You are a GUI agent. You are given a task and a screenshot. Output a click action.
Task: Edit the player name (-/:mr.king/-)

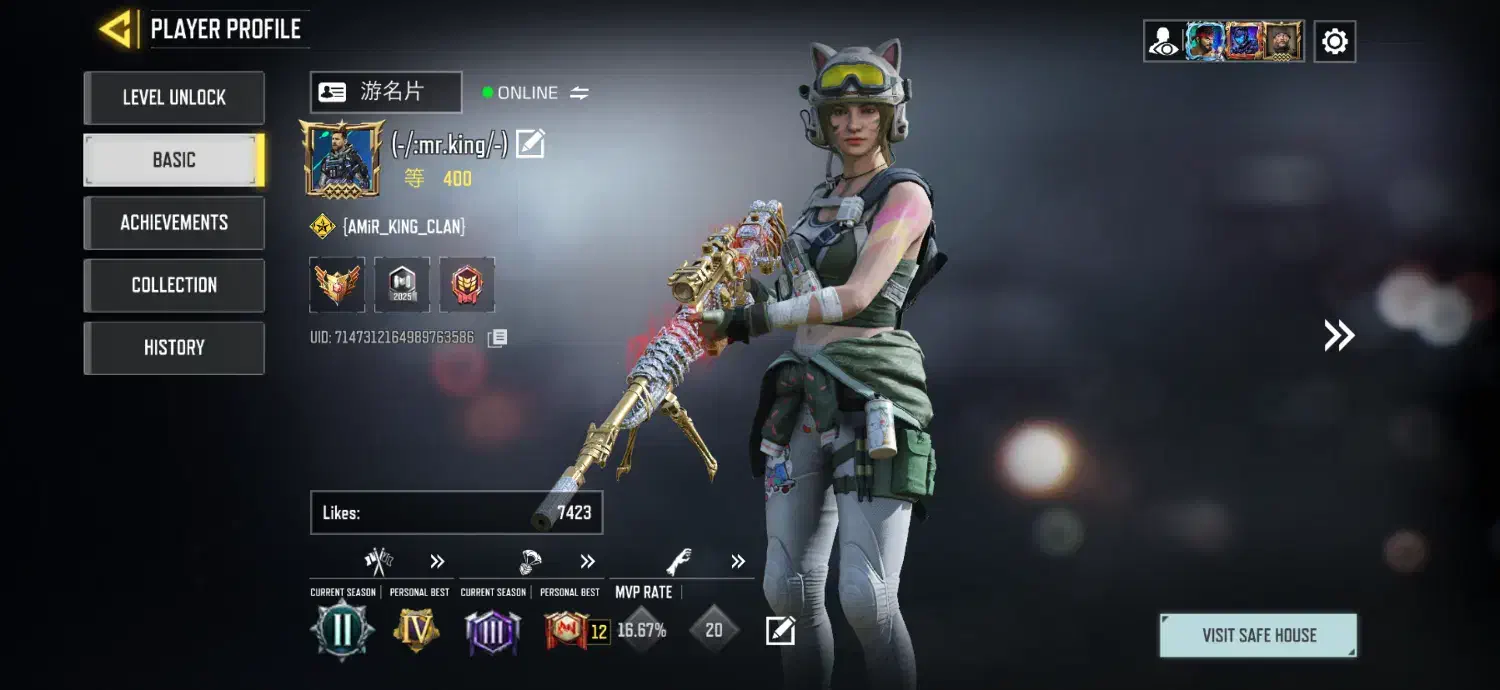coord(530,145)
